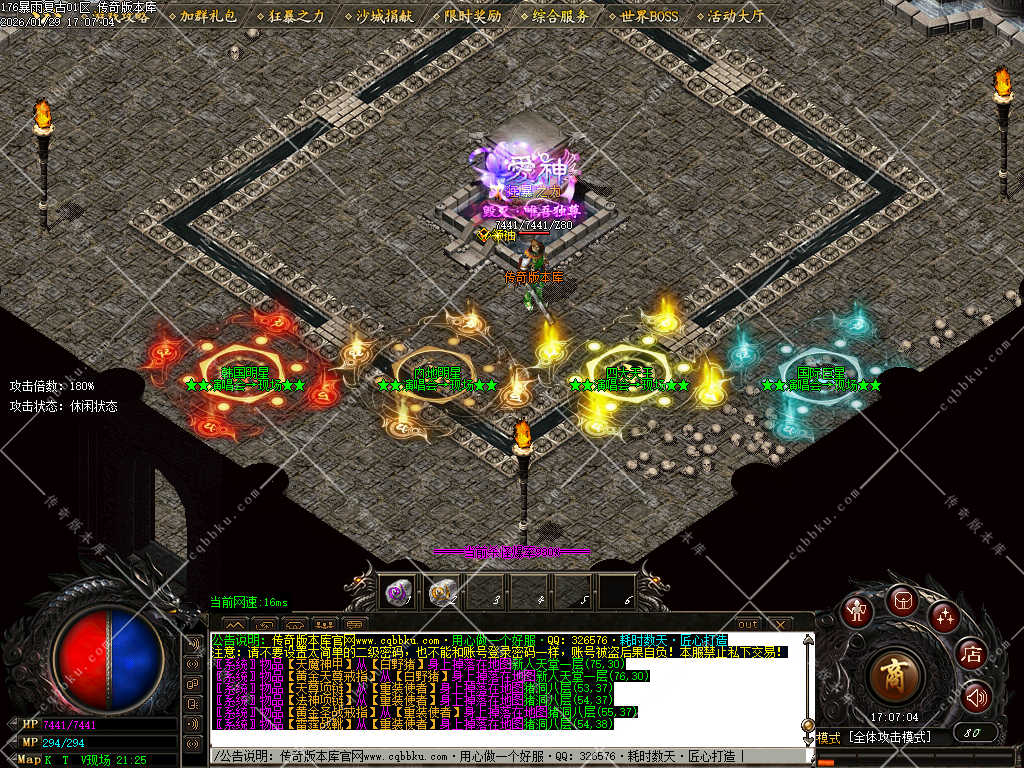Open the 加群礼包 group gift menu
Image resolution: width=1024 pixels, height=768 pixels.
click(207, 16)
